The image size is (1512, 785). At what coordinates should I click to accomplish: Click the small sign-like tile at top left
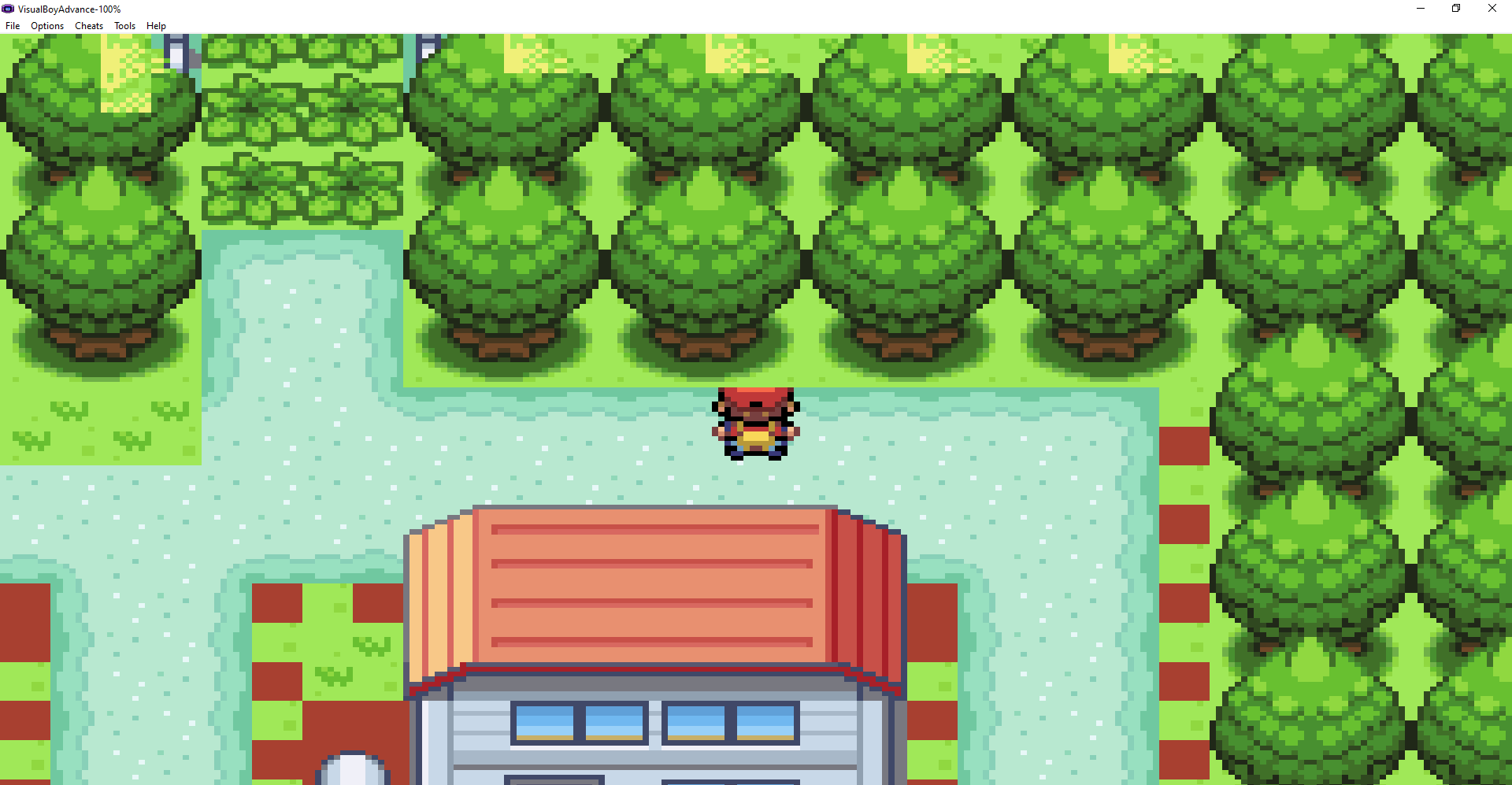[x=176, y=54]
